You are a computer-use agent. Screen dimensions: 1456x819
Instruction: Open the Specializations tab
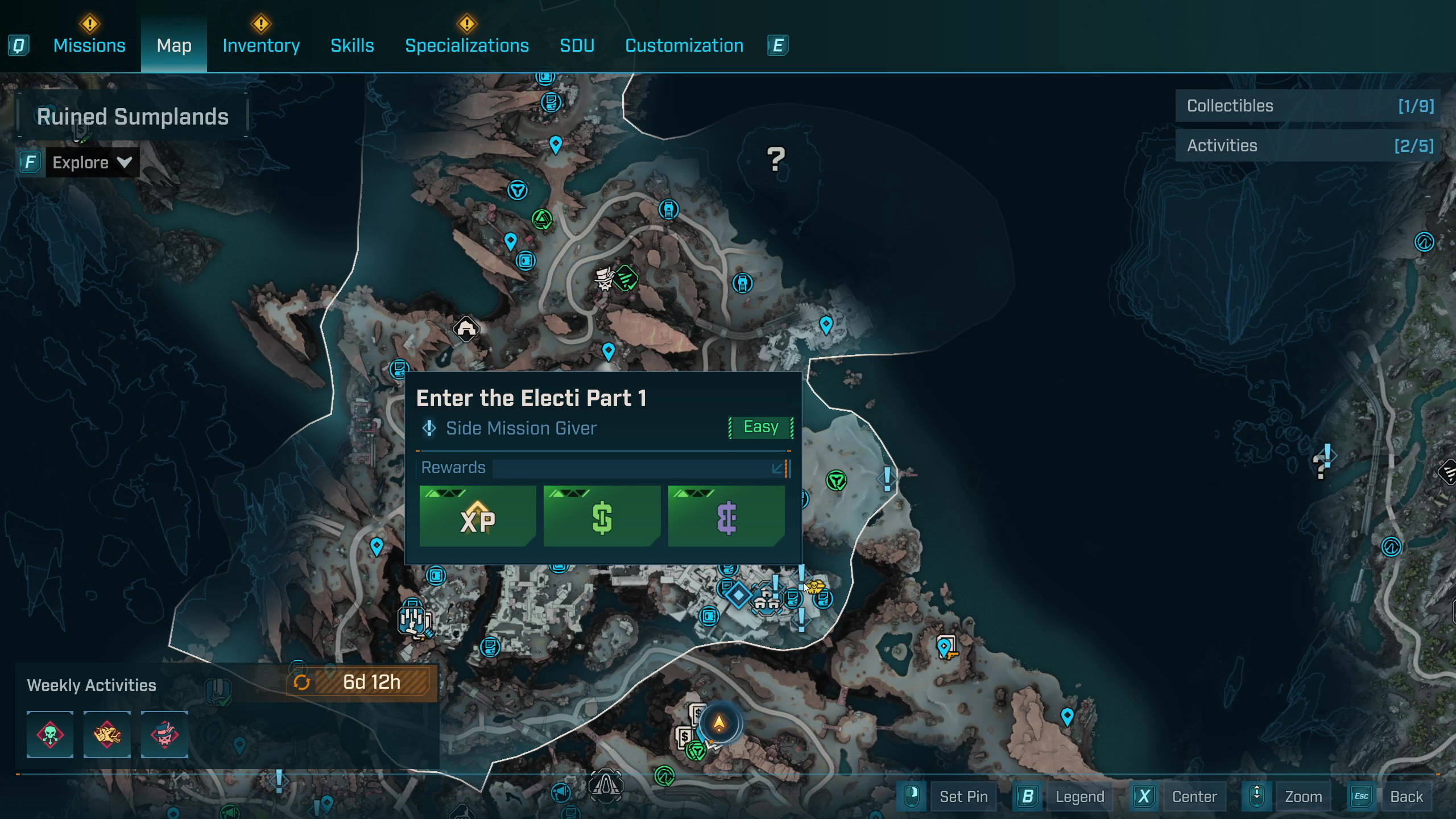[466, 45]
